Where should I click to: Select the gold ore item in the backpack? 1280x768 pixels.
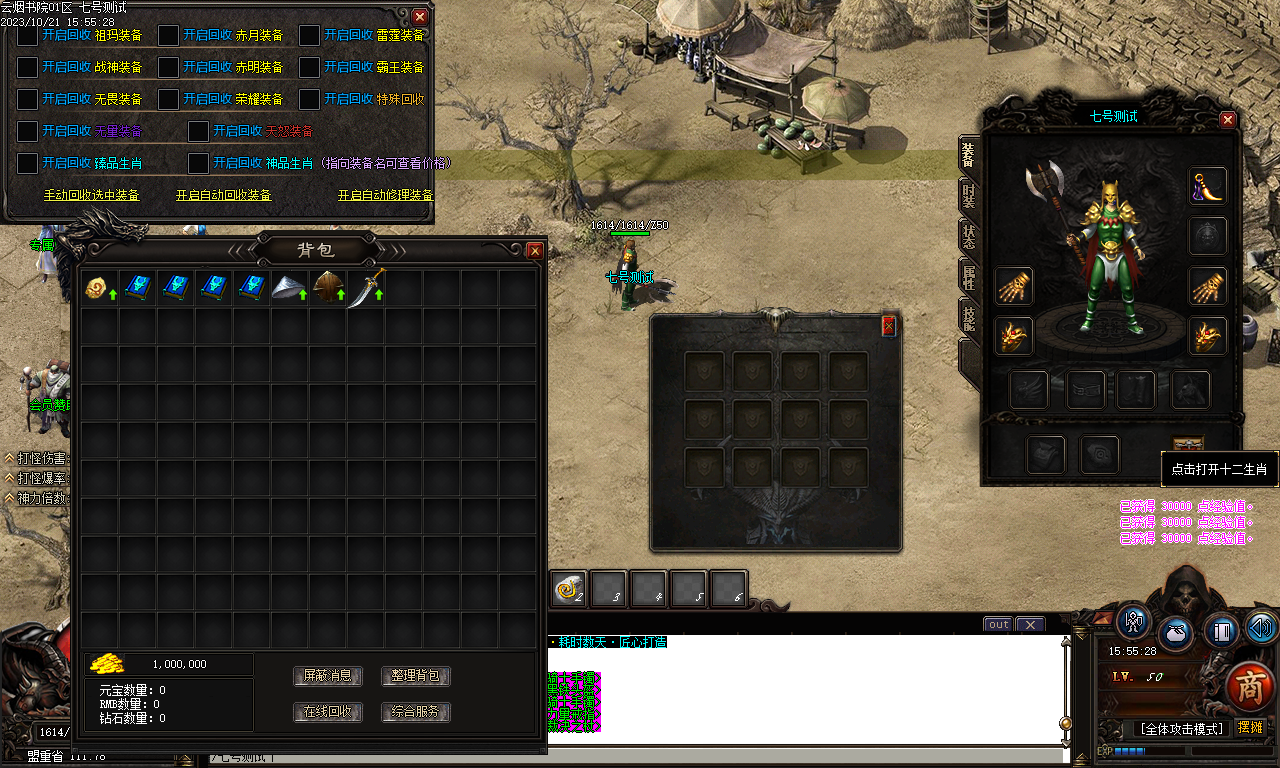pyautogui.click(x=98, y=287)
